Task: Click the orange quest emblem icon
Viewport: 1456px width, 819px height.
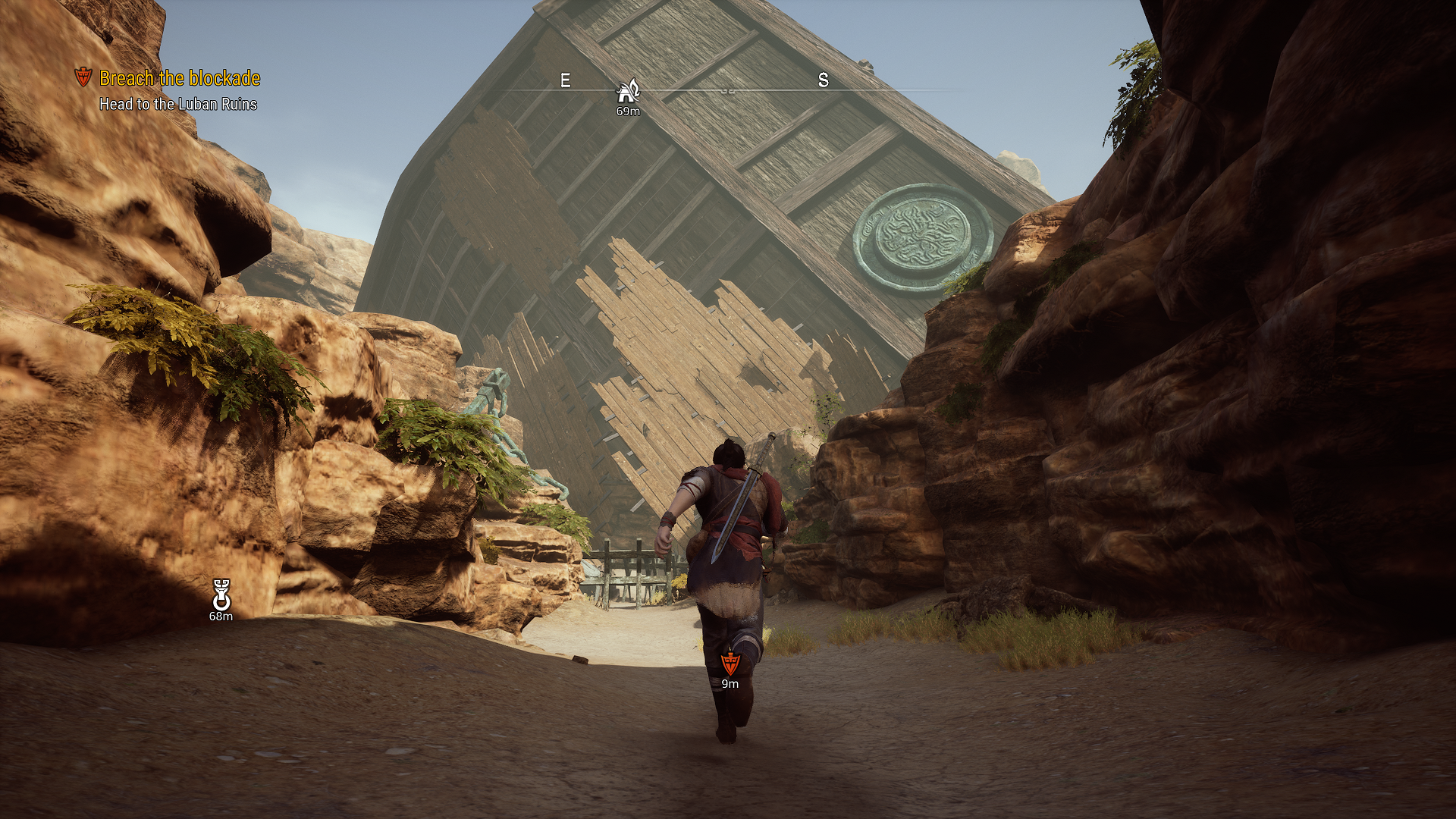Action: click(83, 77)
